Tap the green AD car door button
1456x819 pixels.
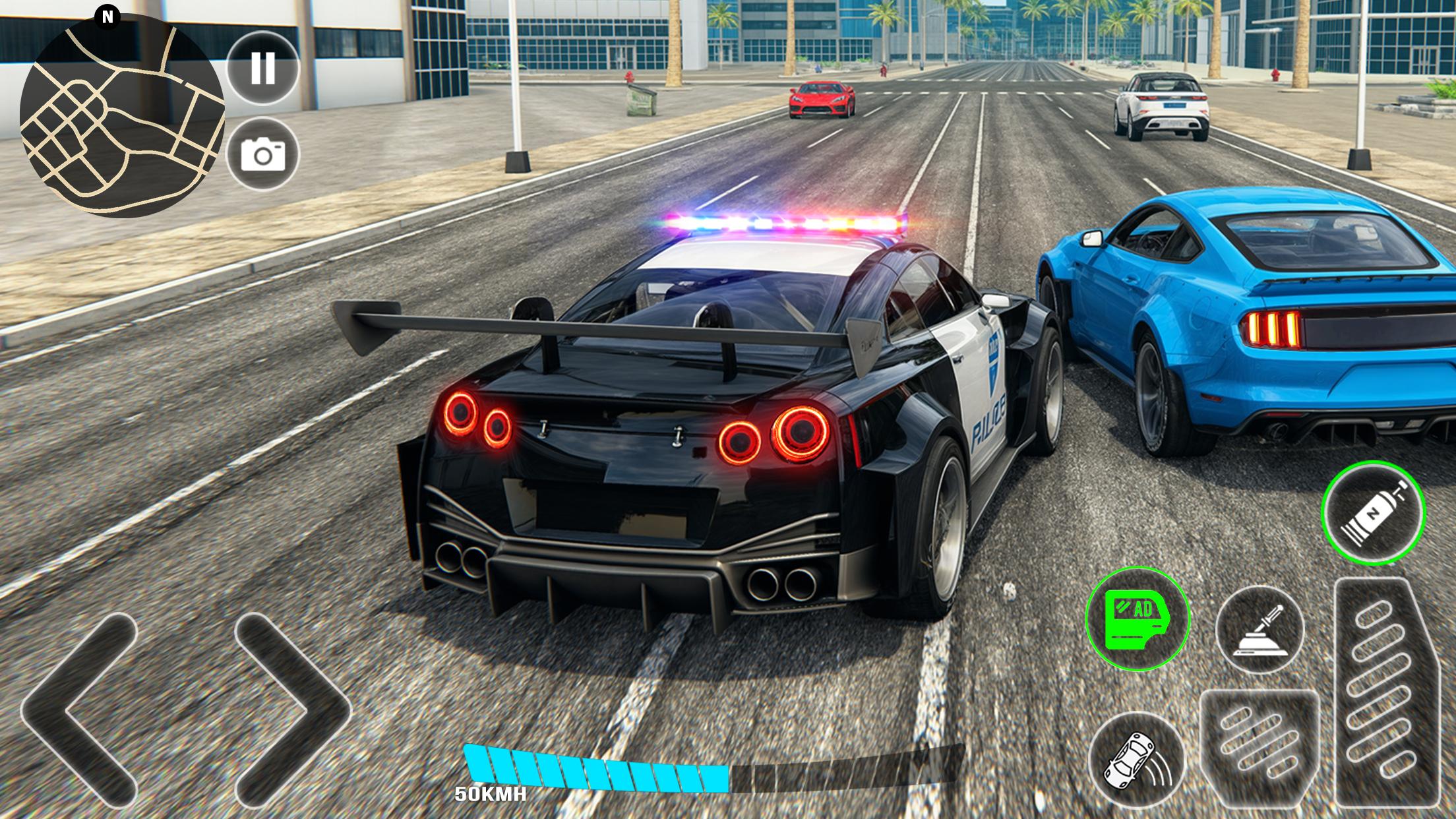[1137, 618]
